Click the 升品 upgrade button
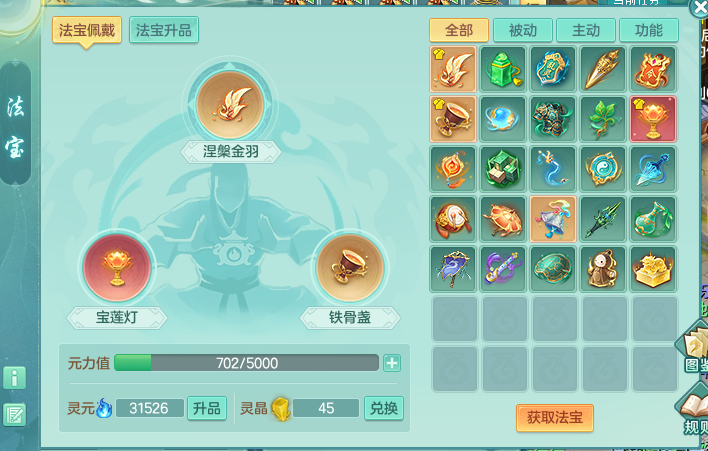Image resolution: width=708 pixels, height=451 pixels. [207, 408]
